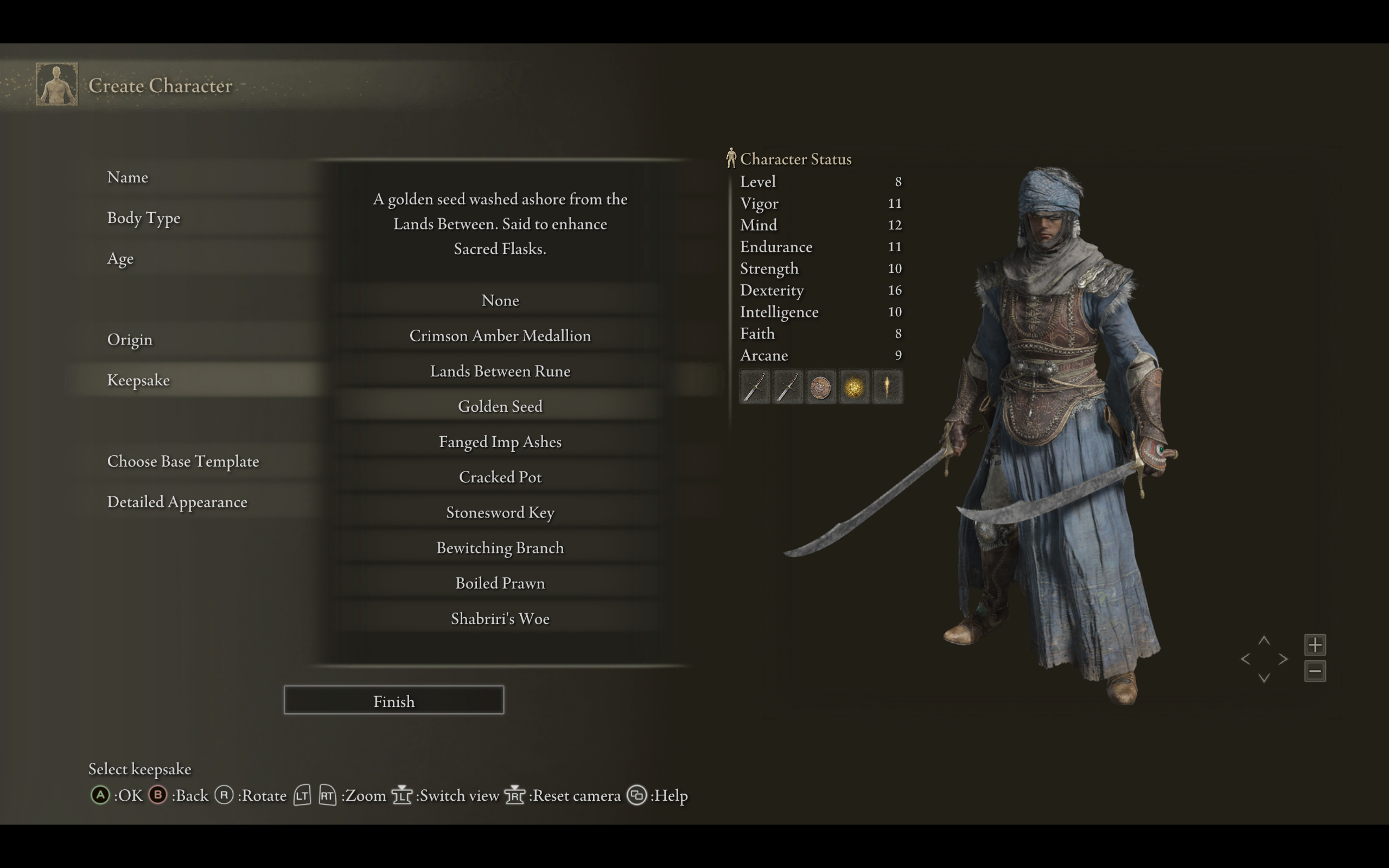
Task: Choose the Golden Seed keepsake
Action: point(500,406)
